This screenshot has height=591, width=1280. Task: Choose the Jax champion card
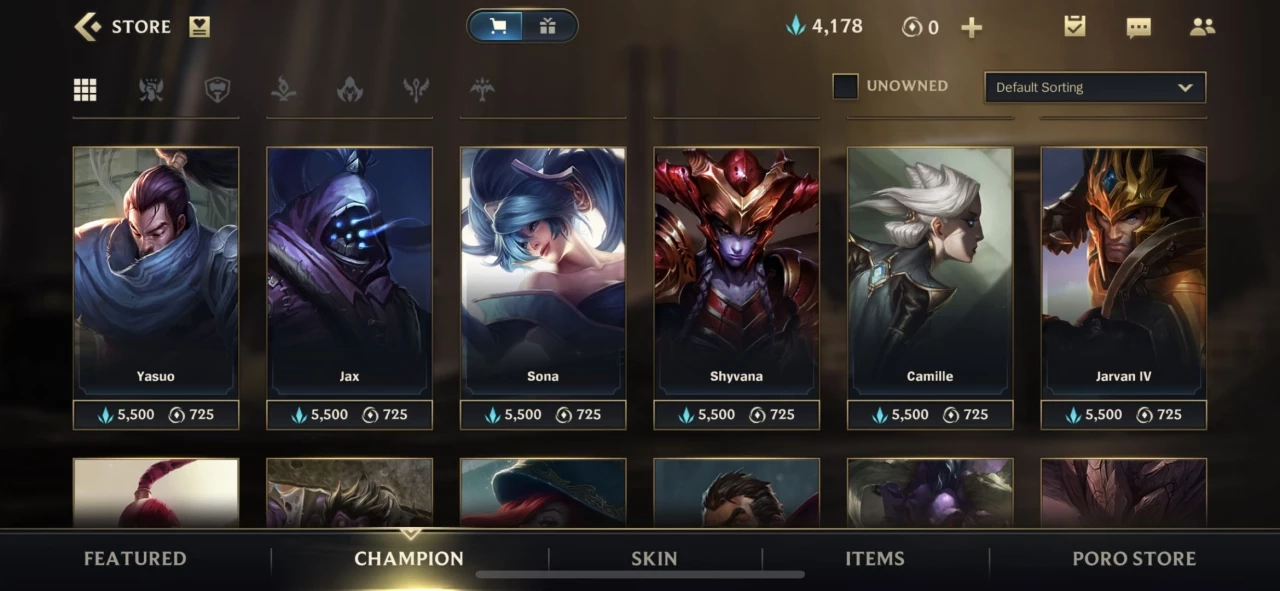coord(349,270)
